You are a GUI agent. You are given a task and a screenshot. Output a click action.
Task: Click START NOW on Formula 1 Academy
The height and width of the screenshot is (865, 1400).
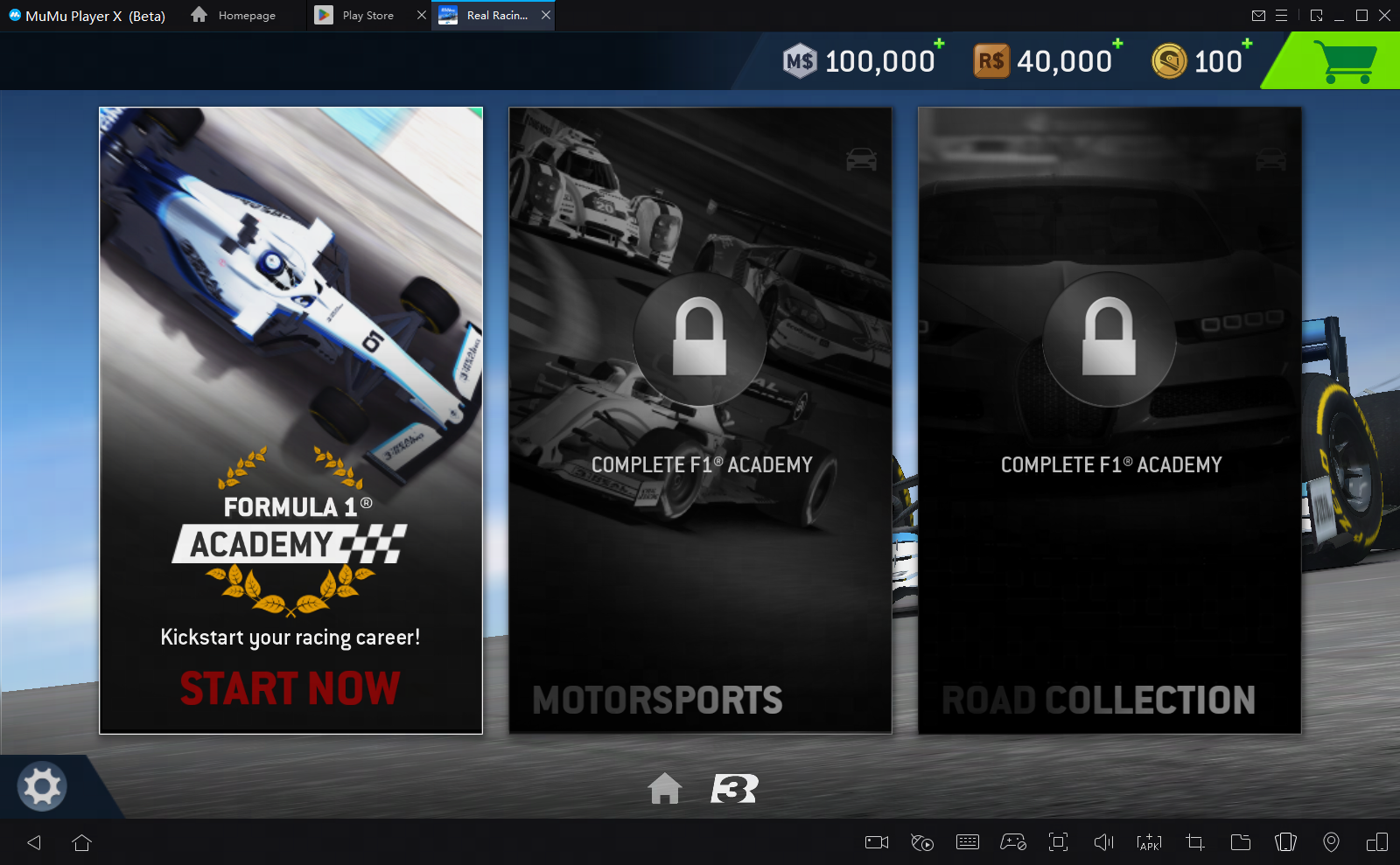pyautogui.click(x=290, y=688)
